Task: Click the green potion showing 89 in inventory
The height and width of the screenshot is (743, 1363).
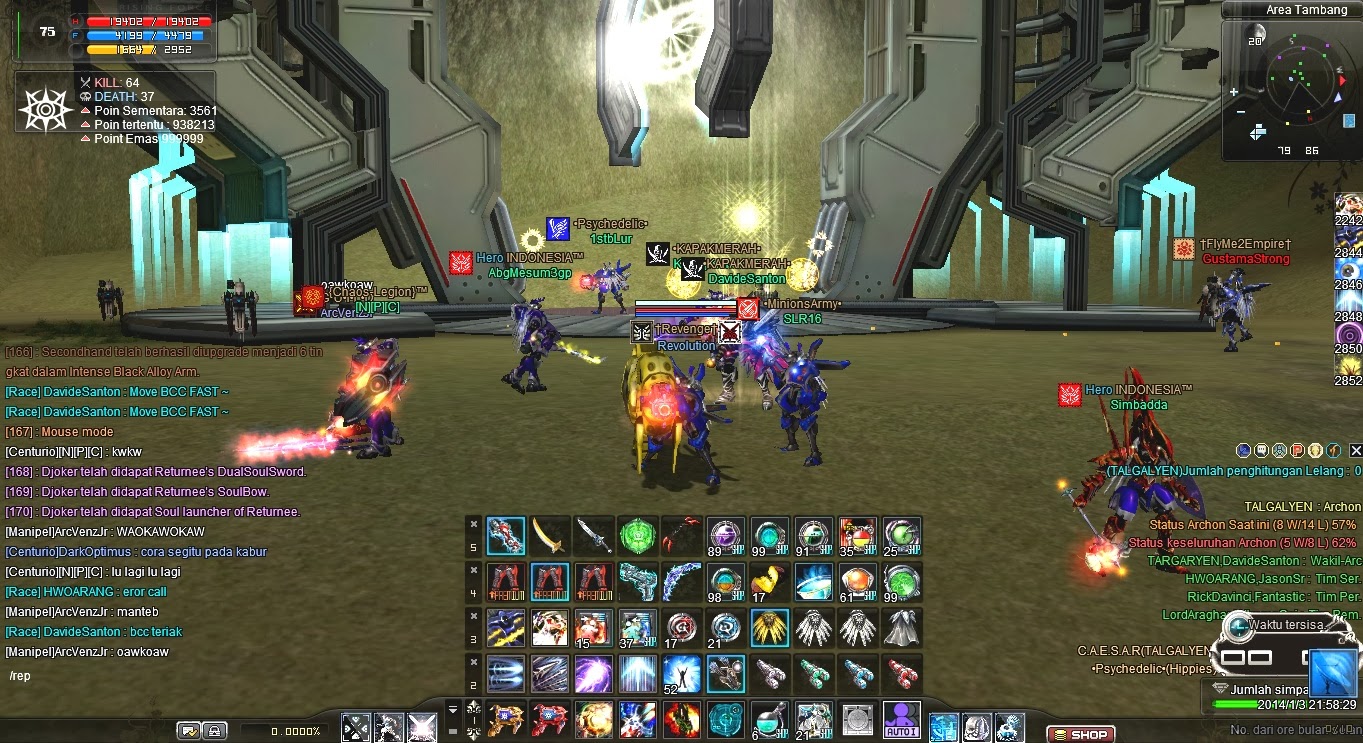Action: point(726,535)
